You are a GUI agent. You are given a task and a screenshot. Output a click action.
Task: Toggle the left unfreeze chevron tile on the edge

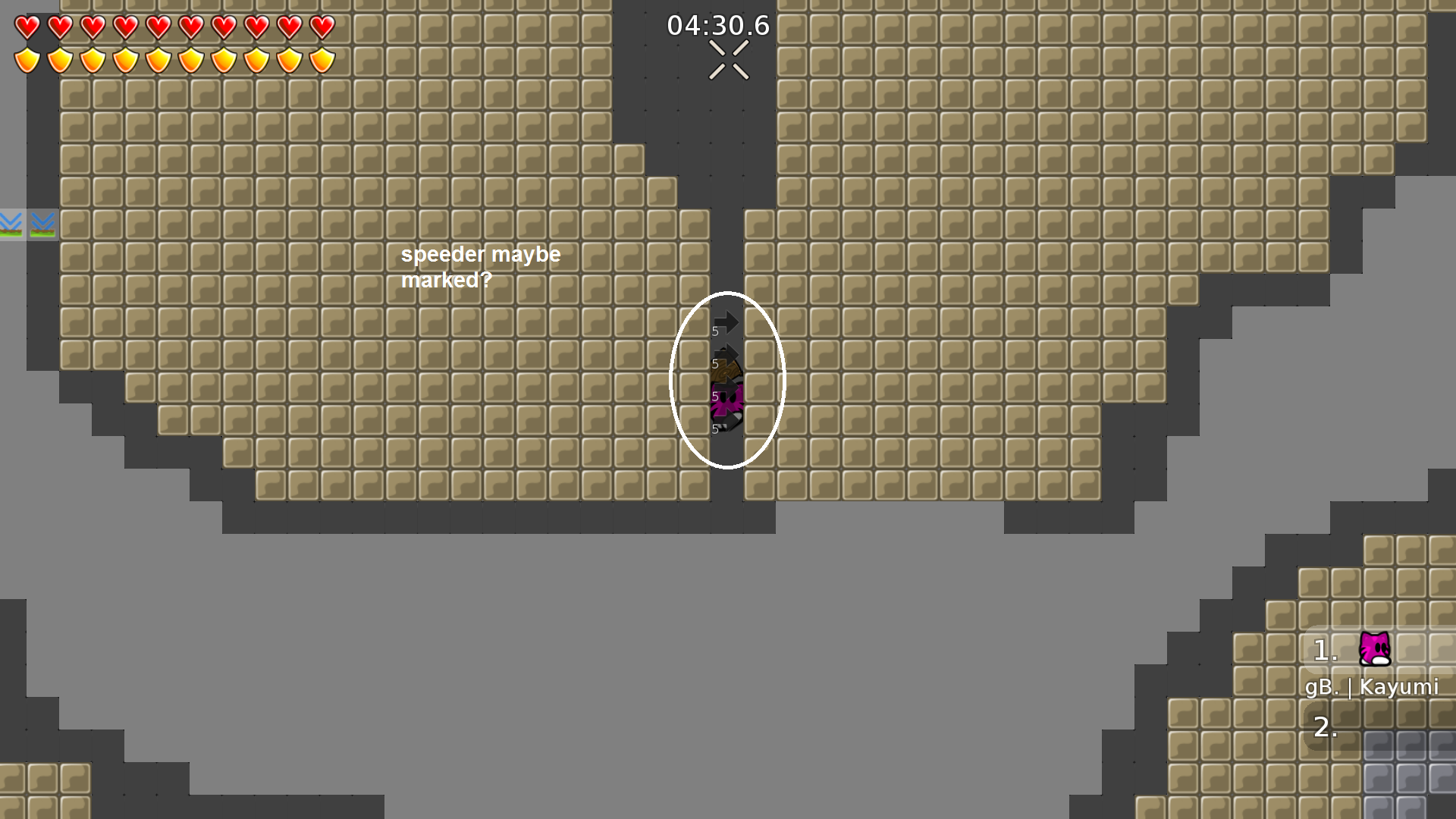(x=9, y=224)
